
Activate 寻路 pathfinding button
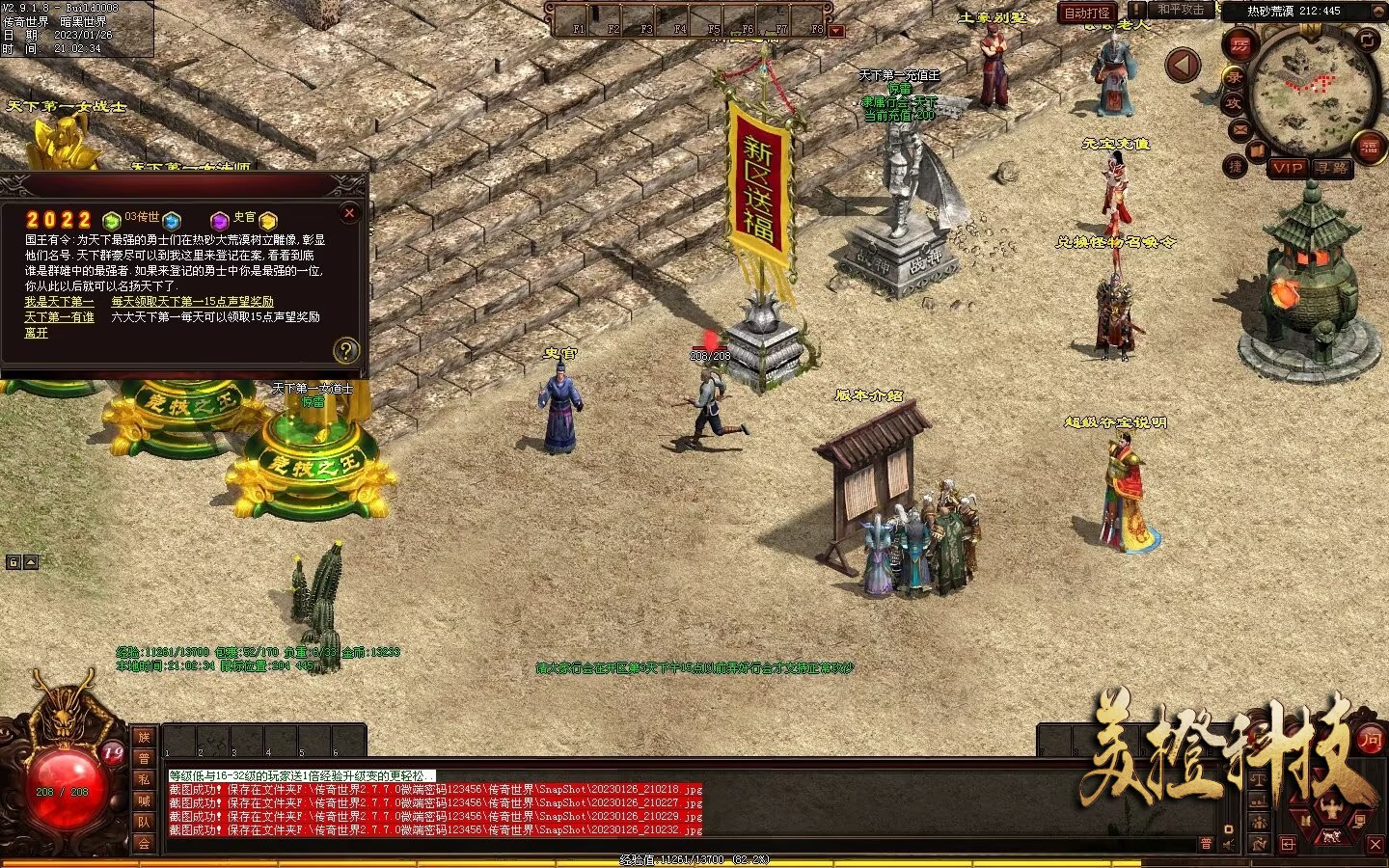[1332, 168]
